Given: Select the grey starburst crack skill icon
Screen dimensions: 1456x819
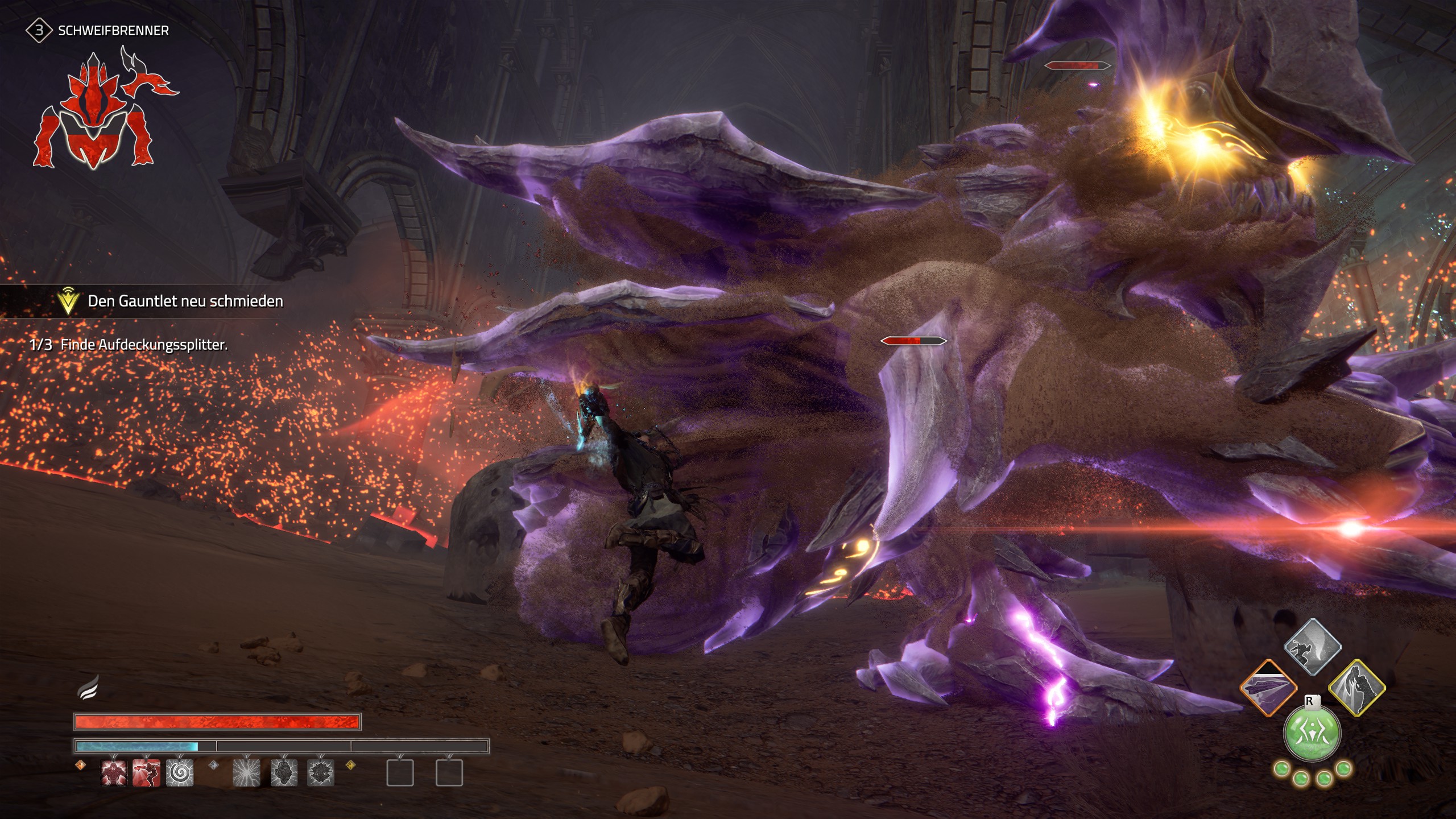Looking at the screenshot, I should pyautogui.click(x=247, y=773).
